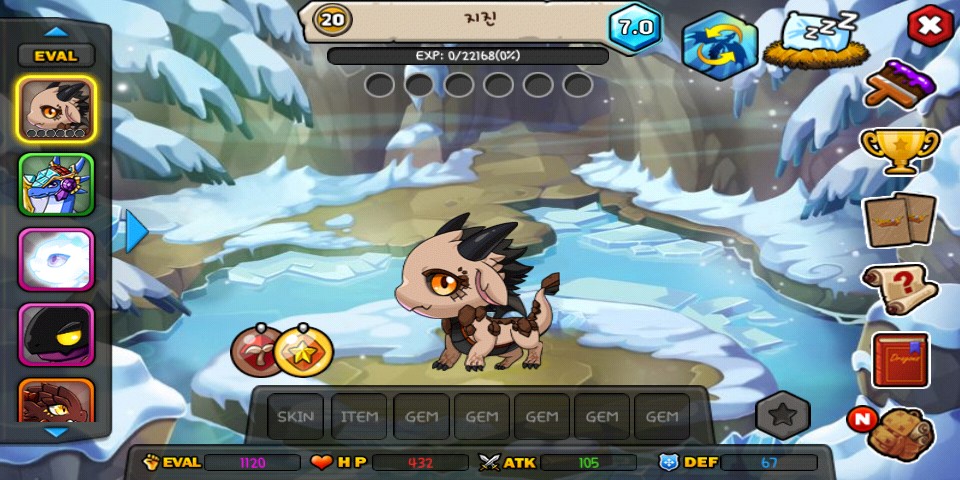
Task: Tap the hexagonal star button
Action: pos(782,415)
